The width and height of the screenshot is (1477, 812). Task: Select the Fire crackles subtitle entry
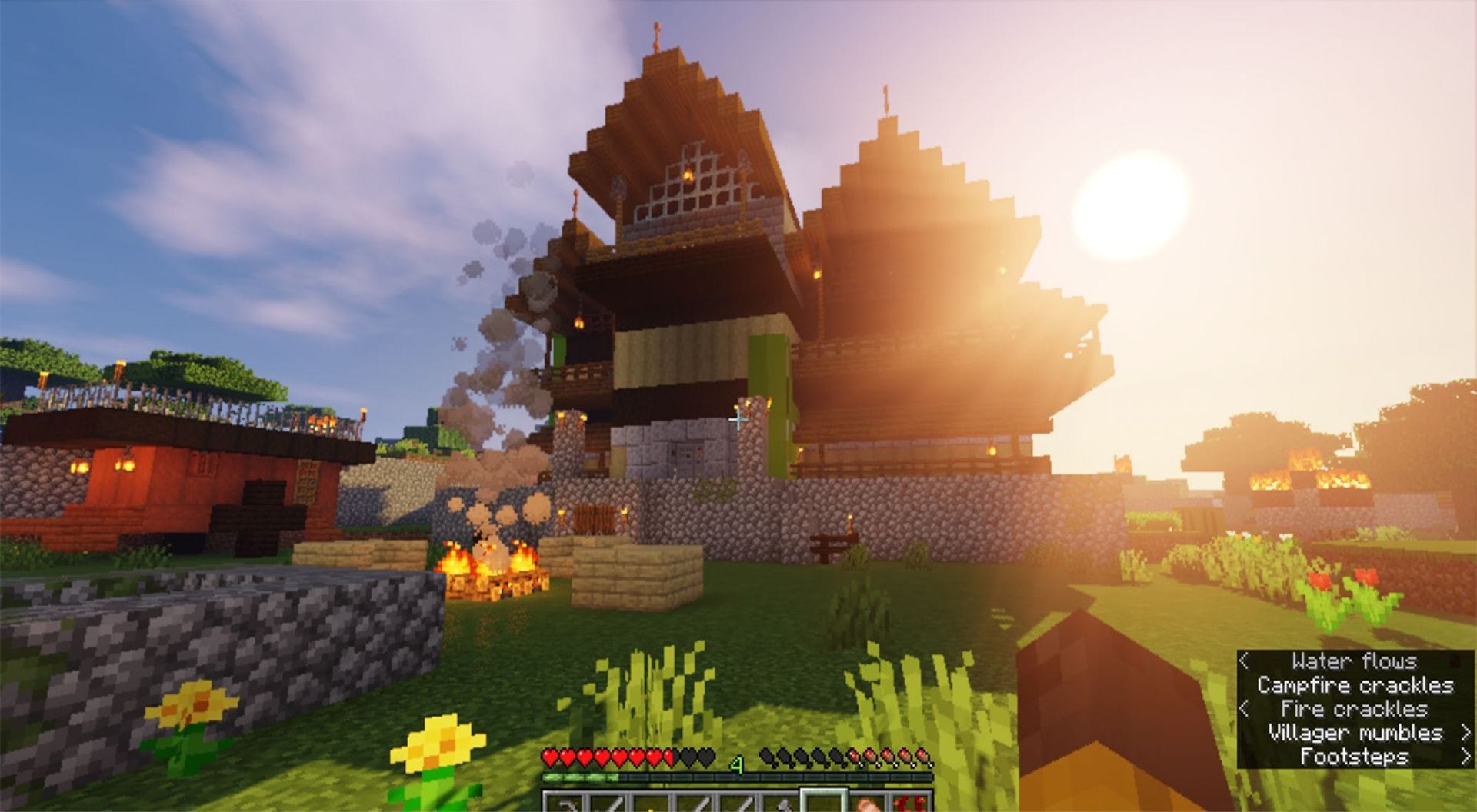tap(1354, 709)
